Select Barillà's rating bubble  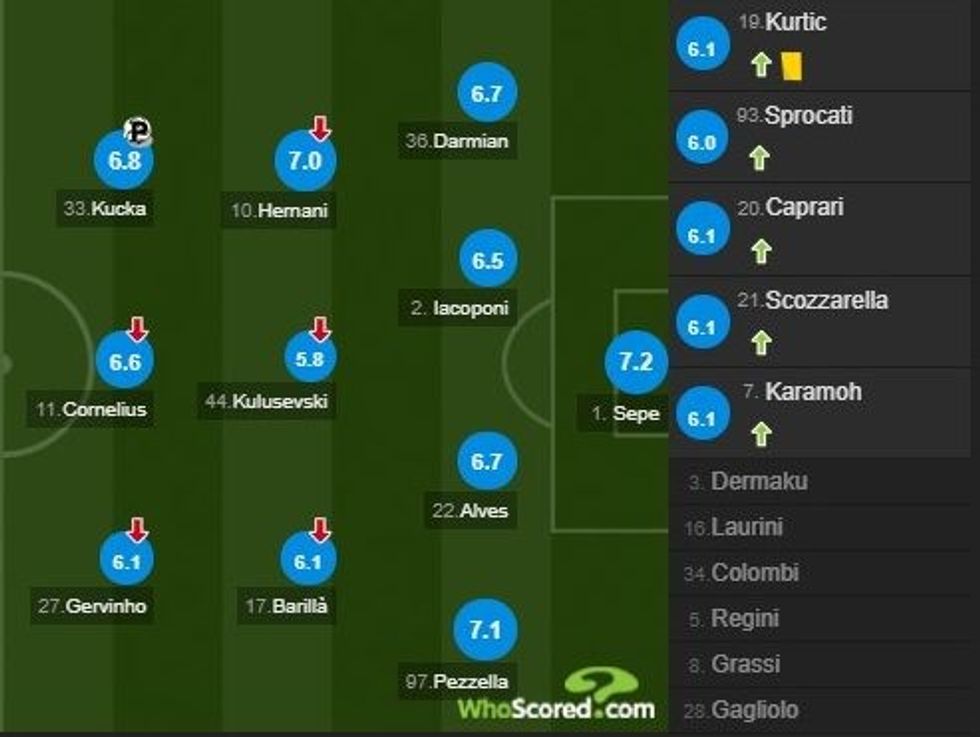click(308, 561)
